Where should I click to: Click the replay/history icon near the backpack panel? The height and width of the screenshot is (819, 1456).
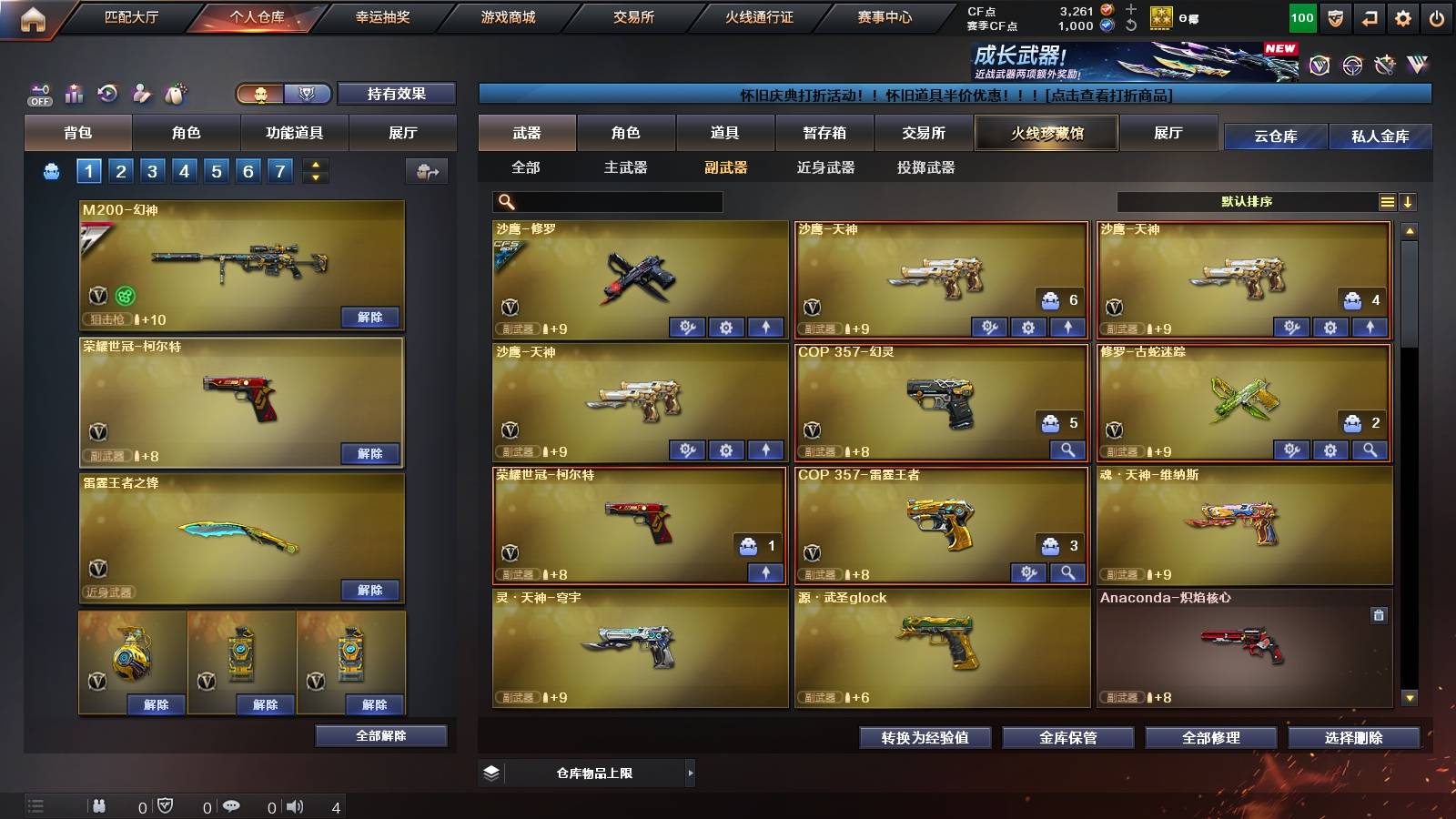coord(108,93)
